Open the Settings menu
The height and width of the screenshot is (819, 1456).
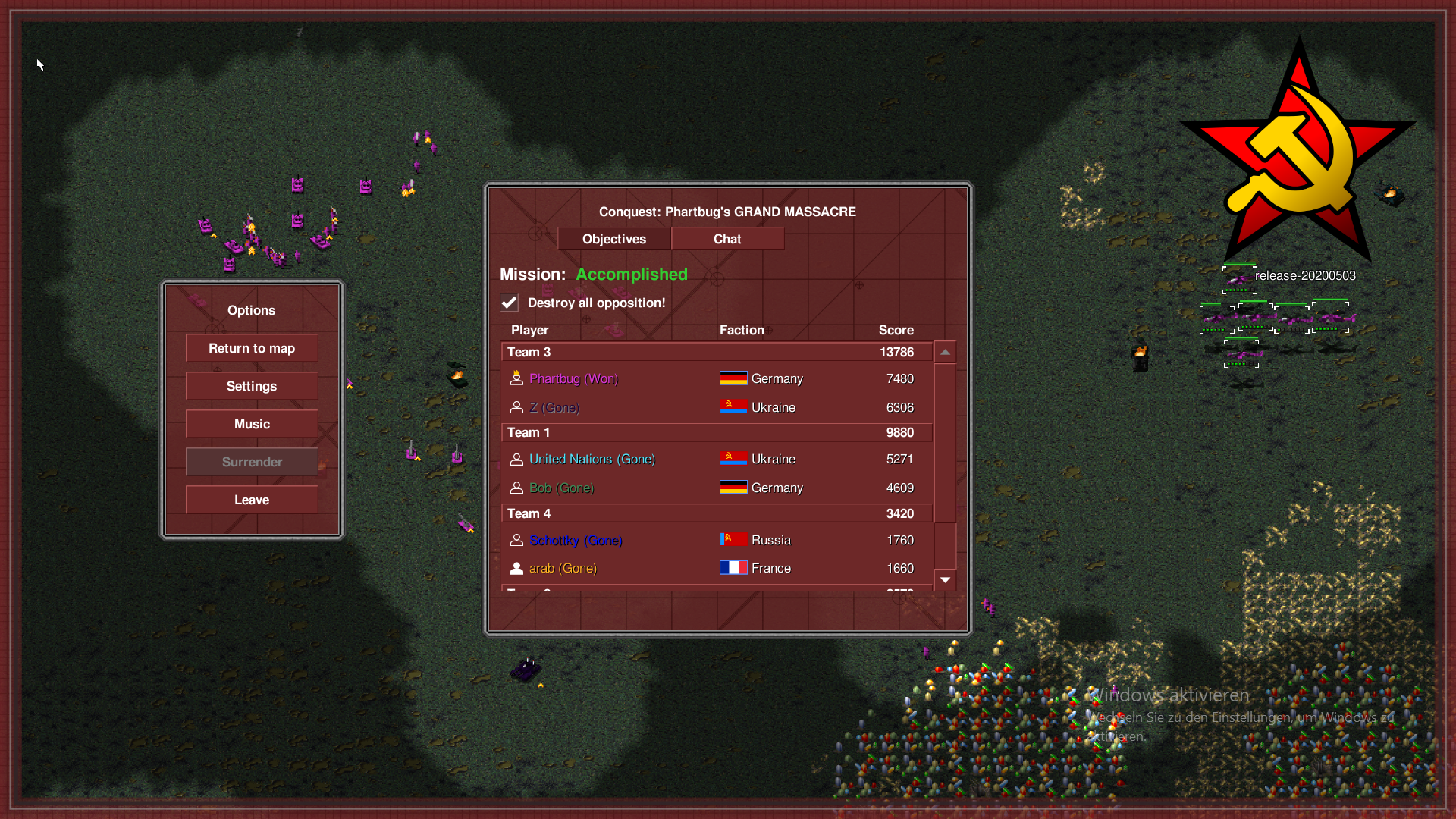[252, 386]
